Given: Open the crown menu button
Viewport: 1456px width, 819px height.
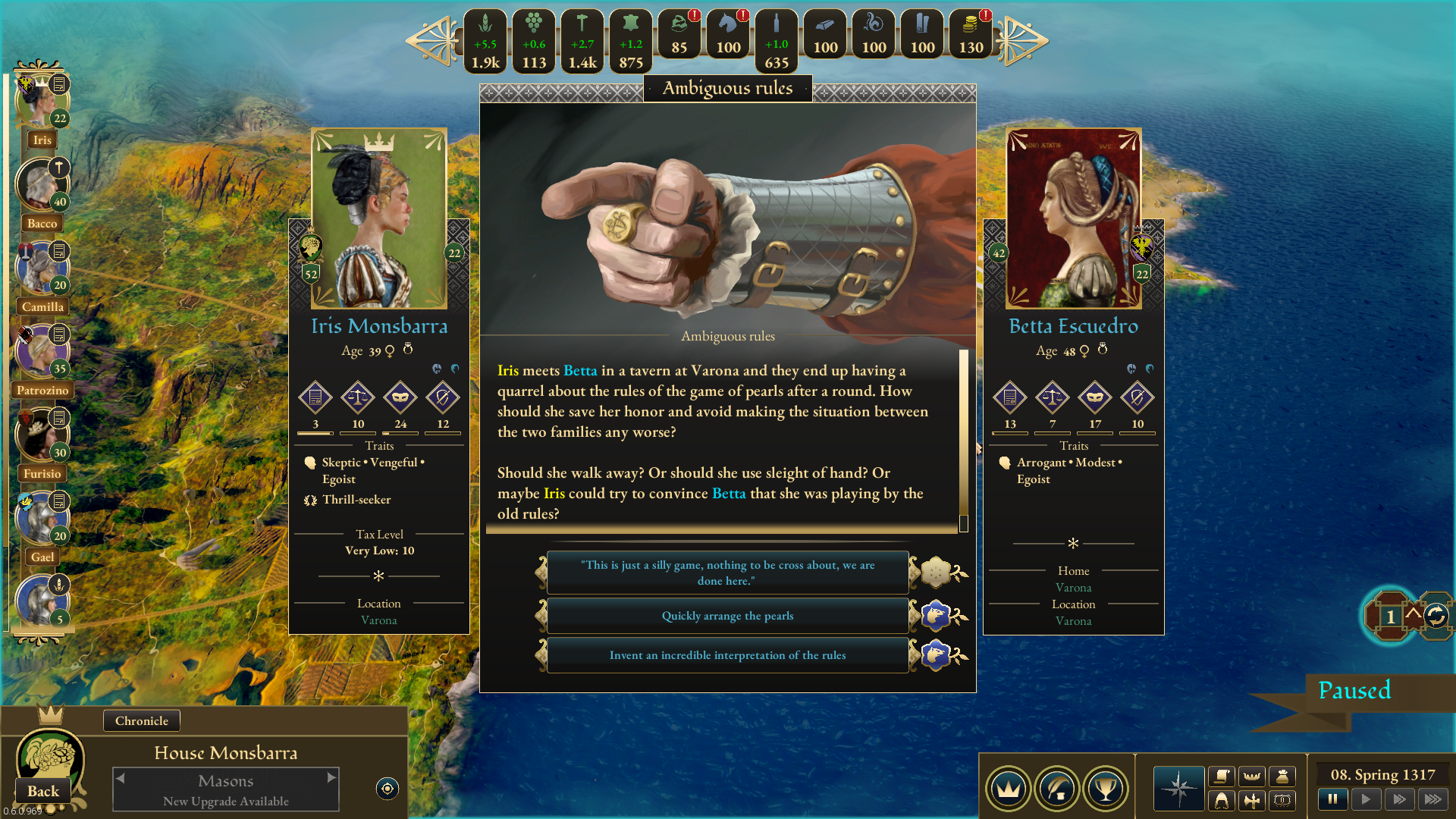Looking at the screenshot, I should tap(1009, 789).
